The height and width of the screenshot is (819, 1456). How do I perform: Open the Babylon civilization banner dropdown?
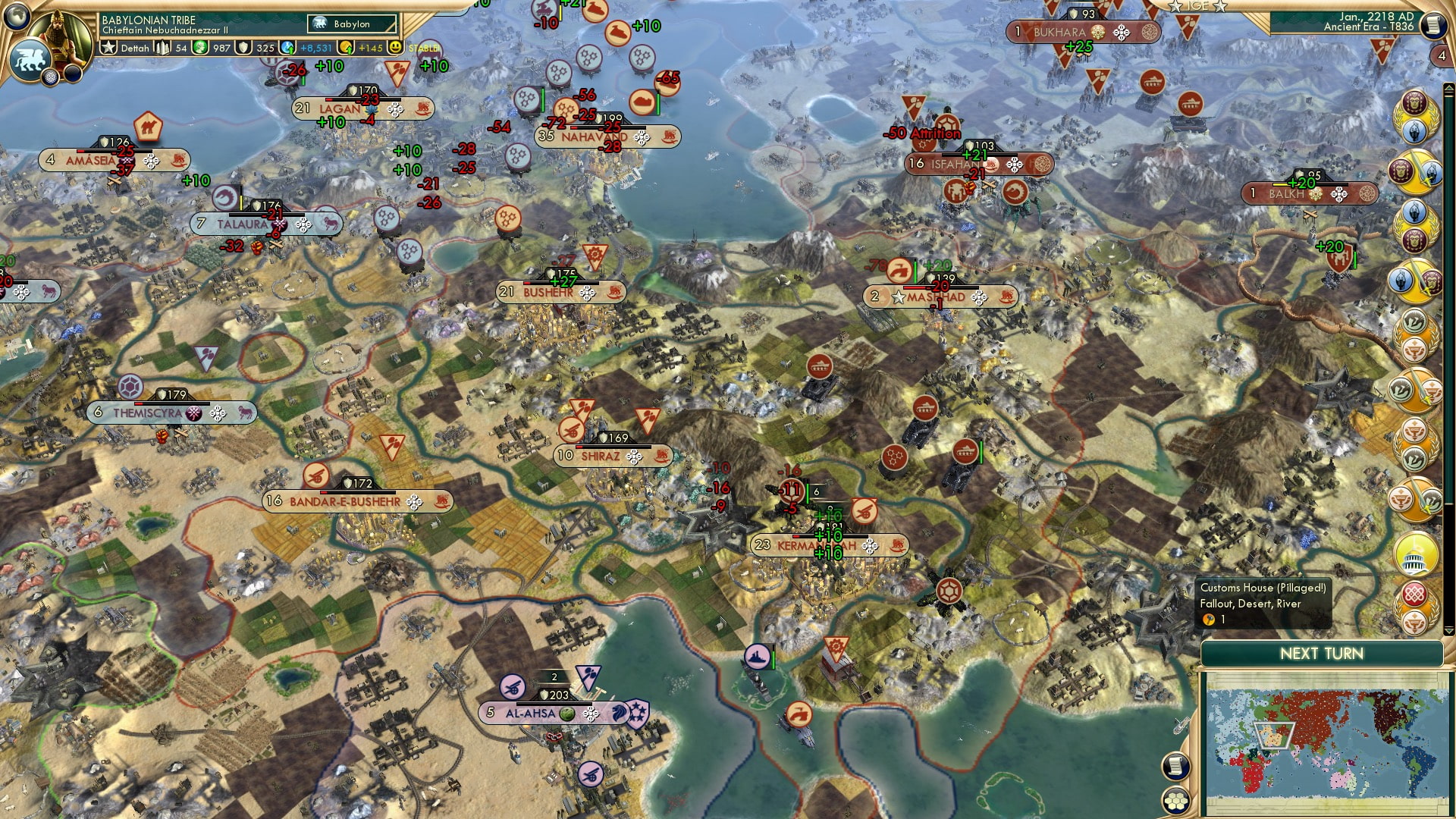click(353, 24)
